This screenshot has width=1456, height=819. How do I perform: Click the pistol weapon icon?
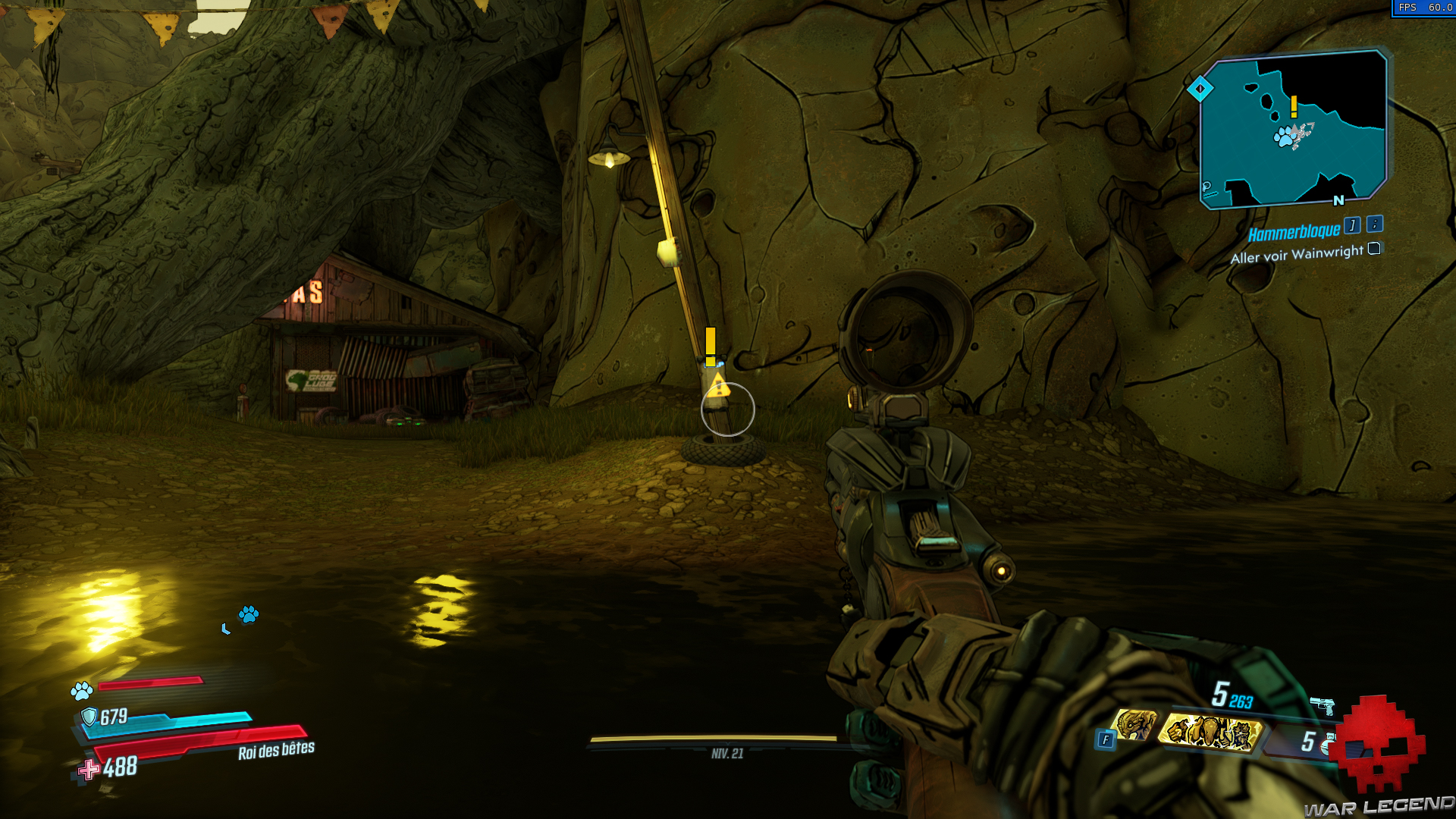tap(1322, 706)
